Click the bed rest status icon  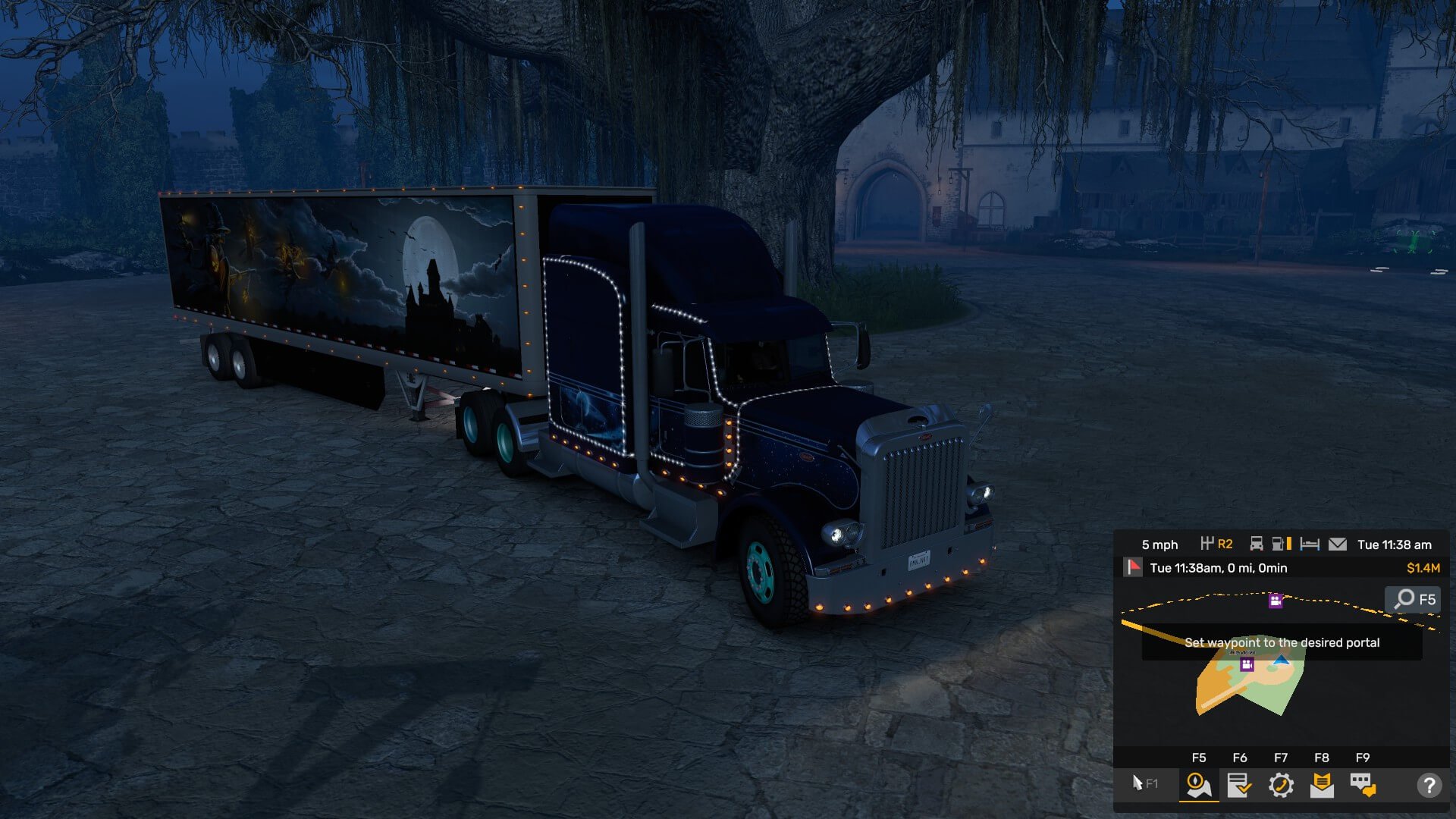click(x=1310, y=544)
